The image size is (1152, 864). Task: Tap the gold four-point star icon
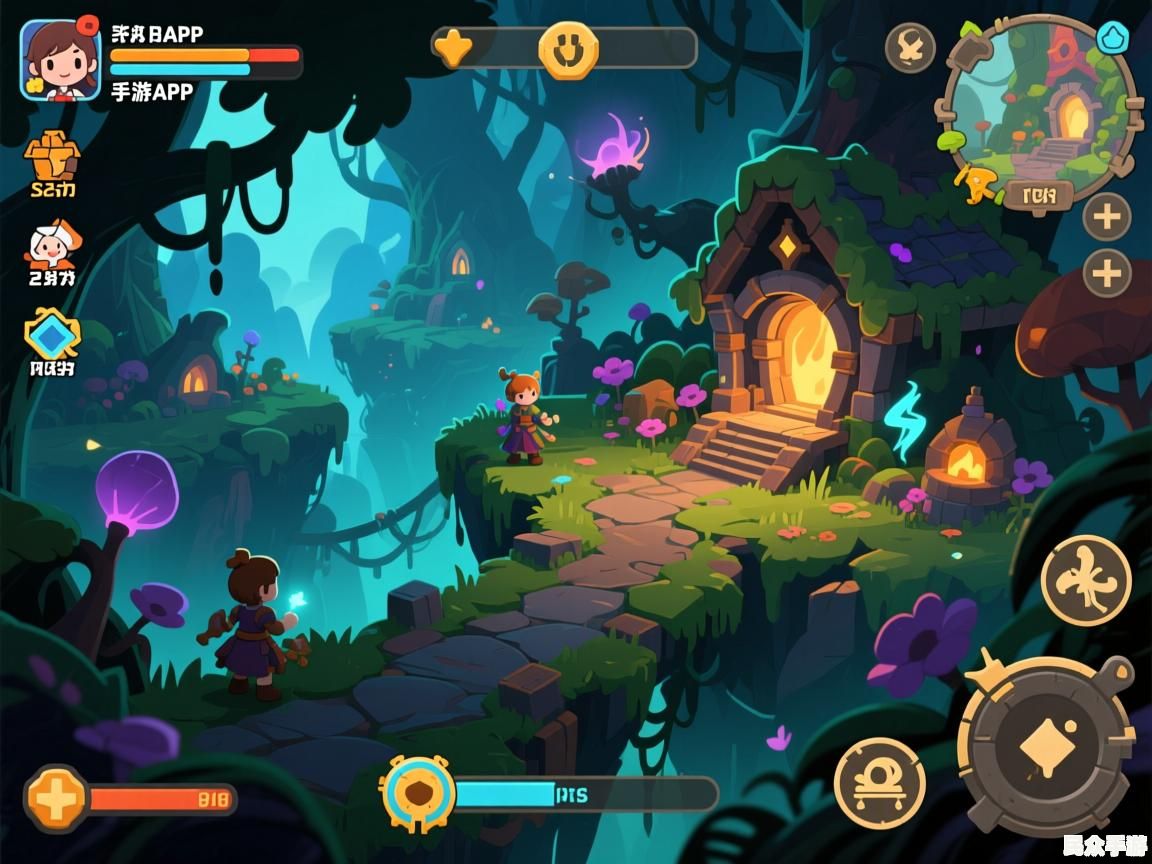point(453,47)
